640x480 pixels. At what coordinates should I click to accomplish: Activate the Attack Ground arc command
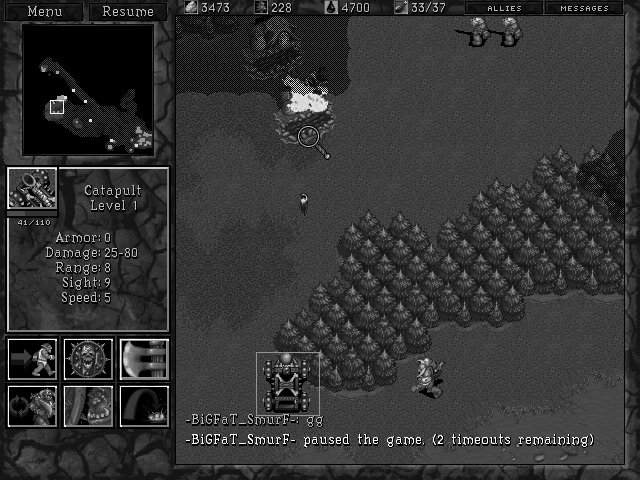point(144,406)
